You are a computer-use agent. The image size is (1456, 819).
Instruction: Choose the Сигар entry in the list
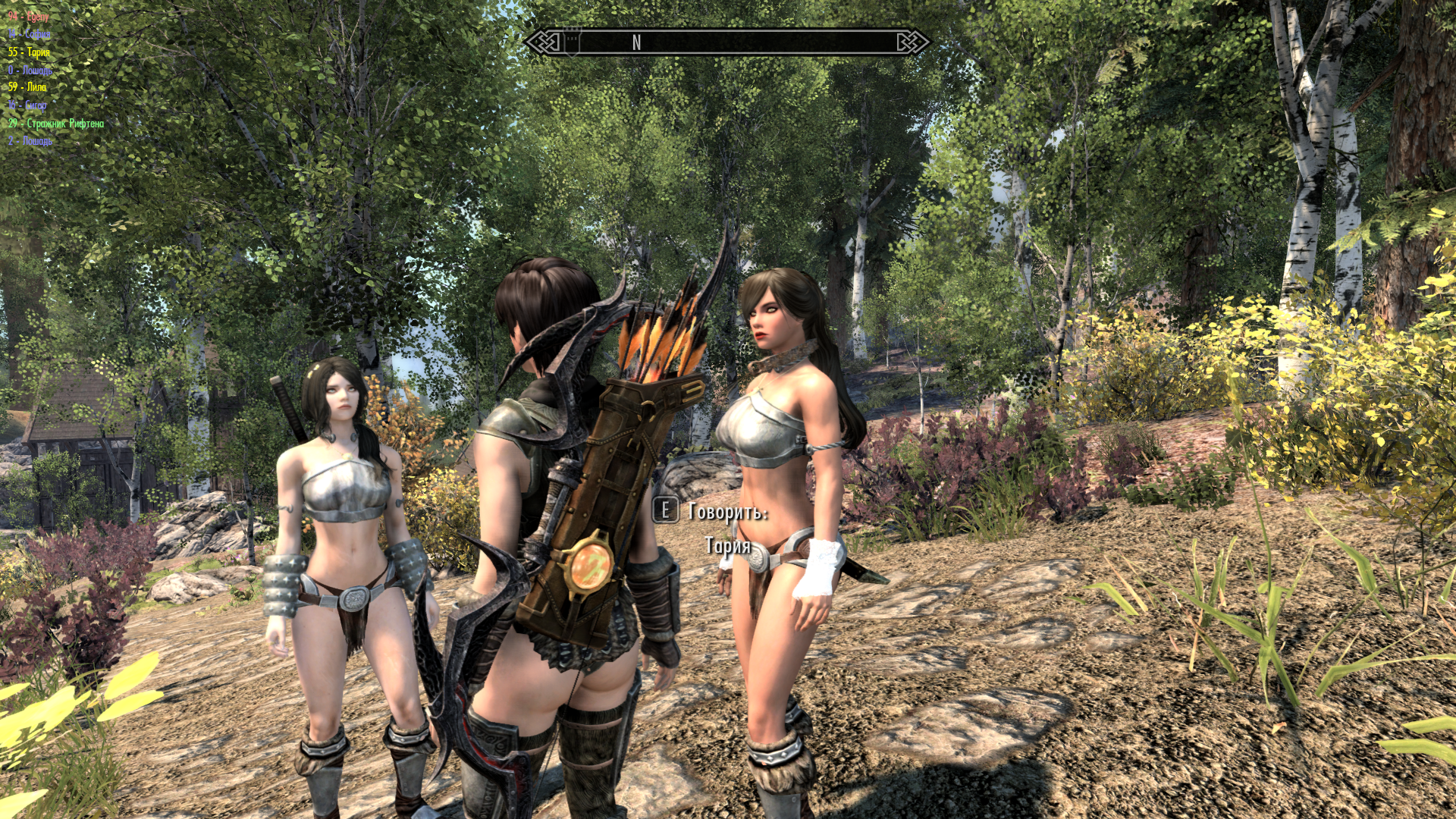point(28,105)
